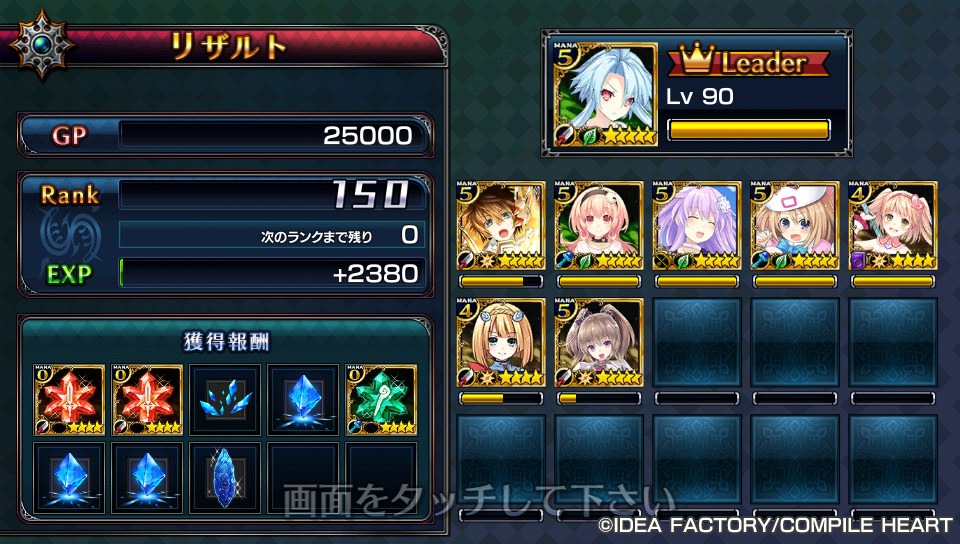Inspect the dark elongated crystal reward
The height and width of the screenshot is (544, 960).
(225, 477)
